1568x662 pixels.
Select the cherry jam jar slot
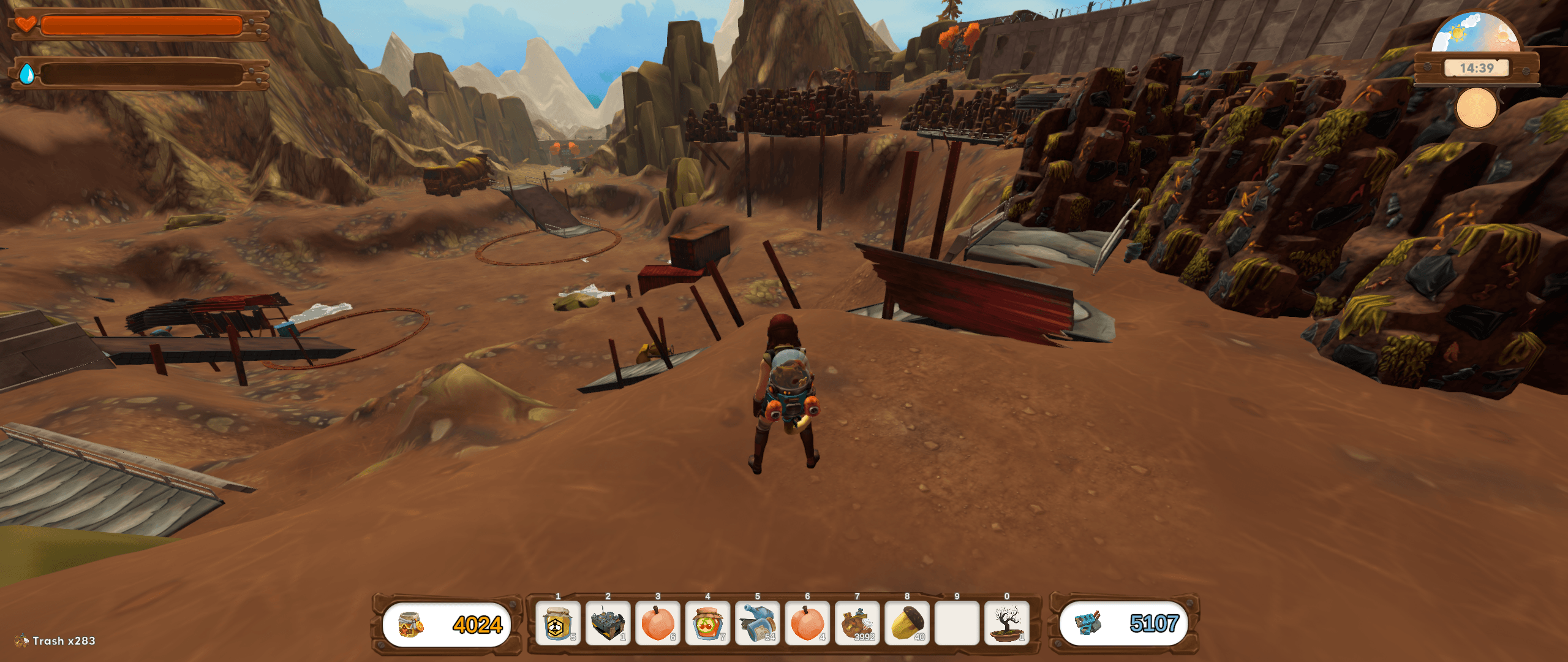point(707,623)
